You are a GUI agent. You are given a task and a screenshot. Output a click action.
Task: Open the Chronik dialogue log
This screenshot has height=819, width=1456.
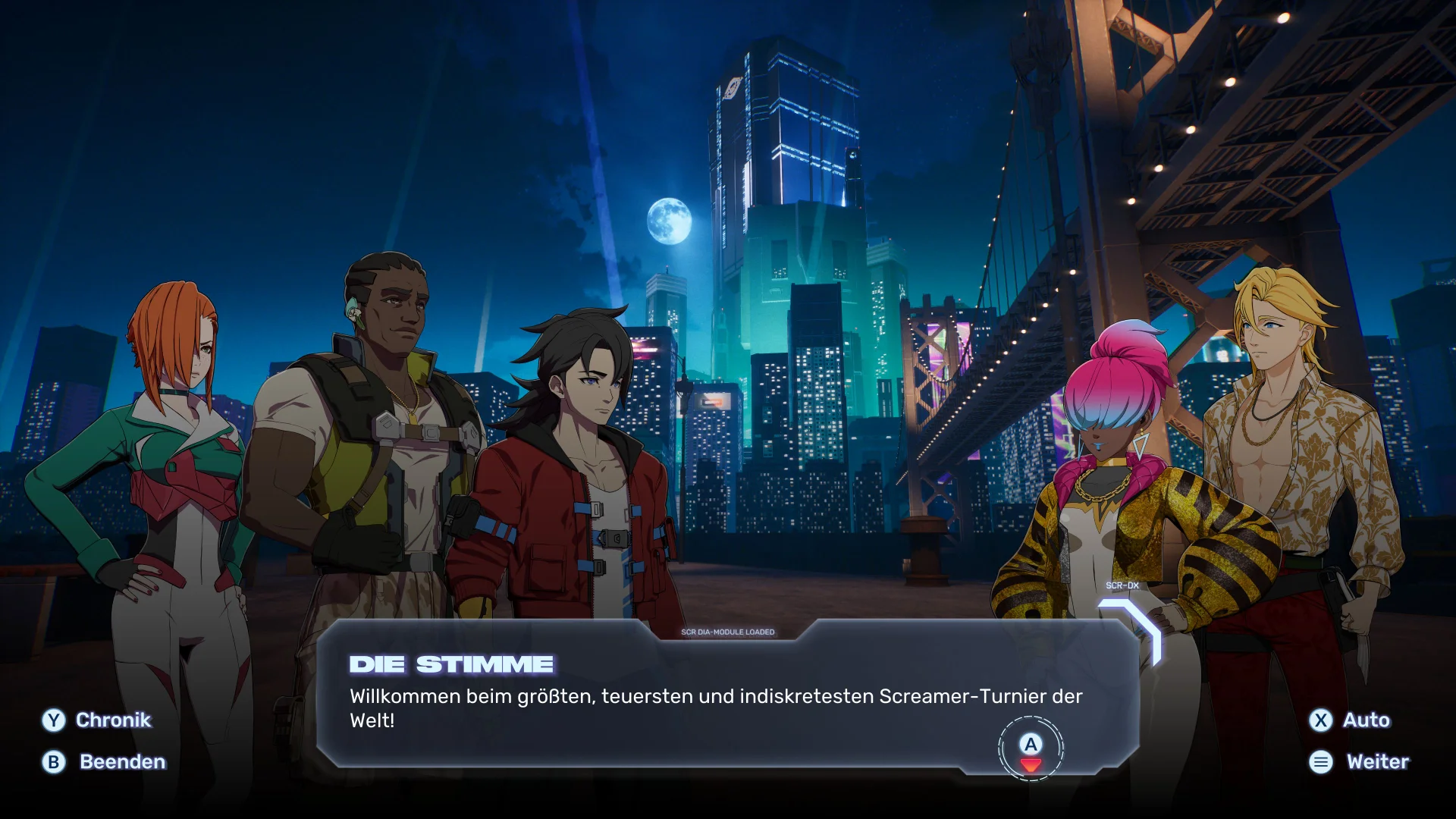click(x=97, y=720)
